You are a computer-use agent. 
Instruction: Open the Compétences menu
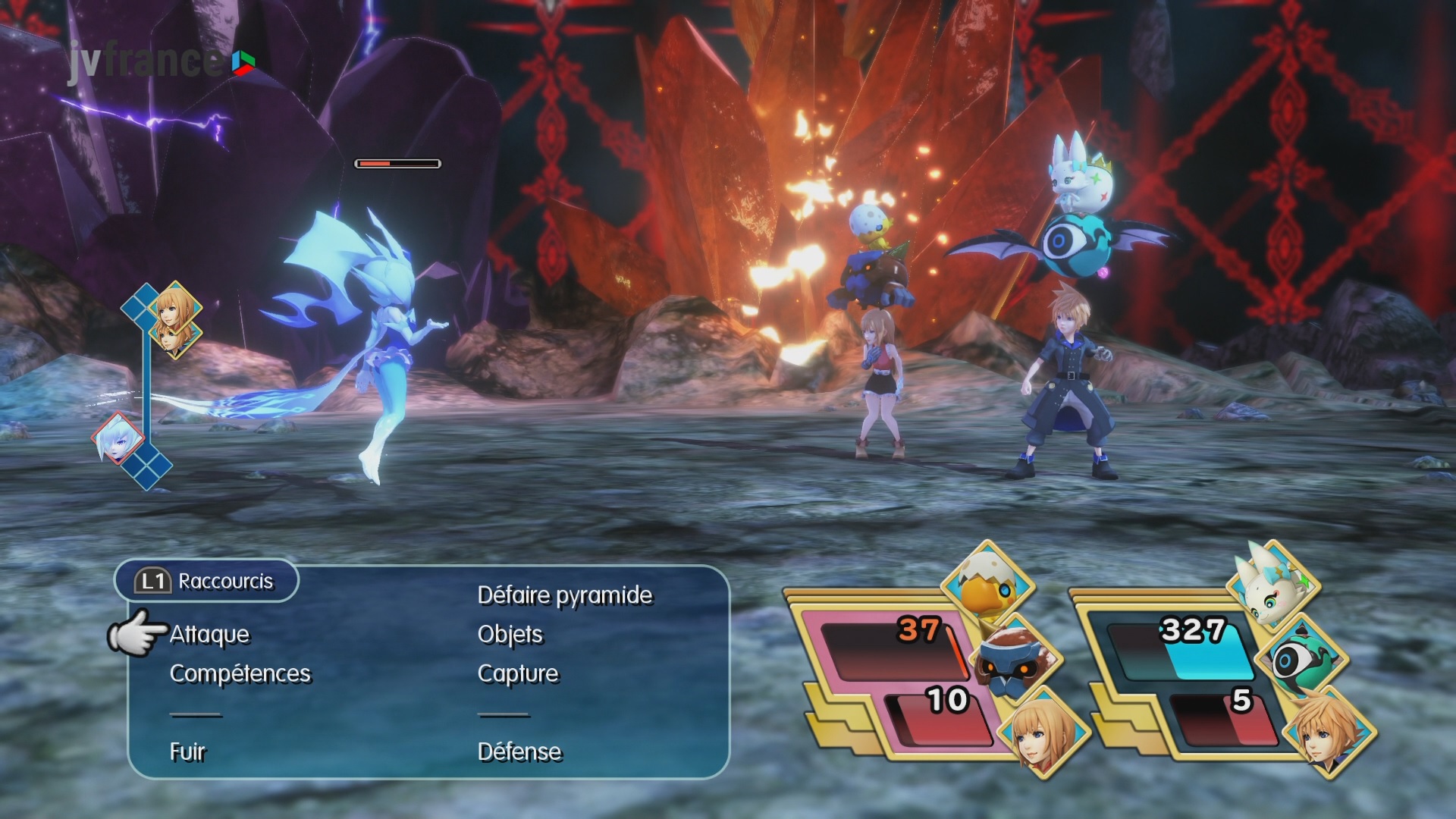tap(240, 674)
